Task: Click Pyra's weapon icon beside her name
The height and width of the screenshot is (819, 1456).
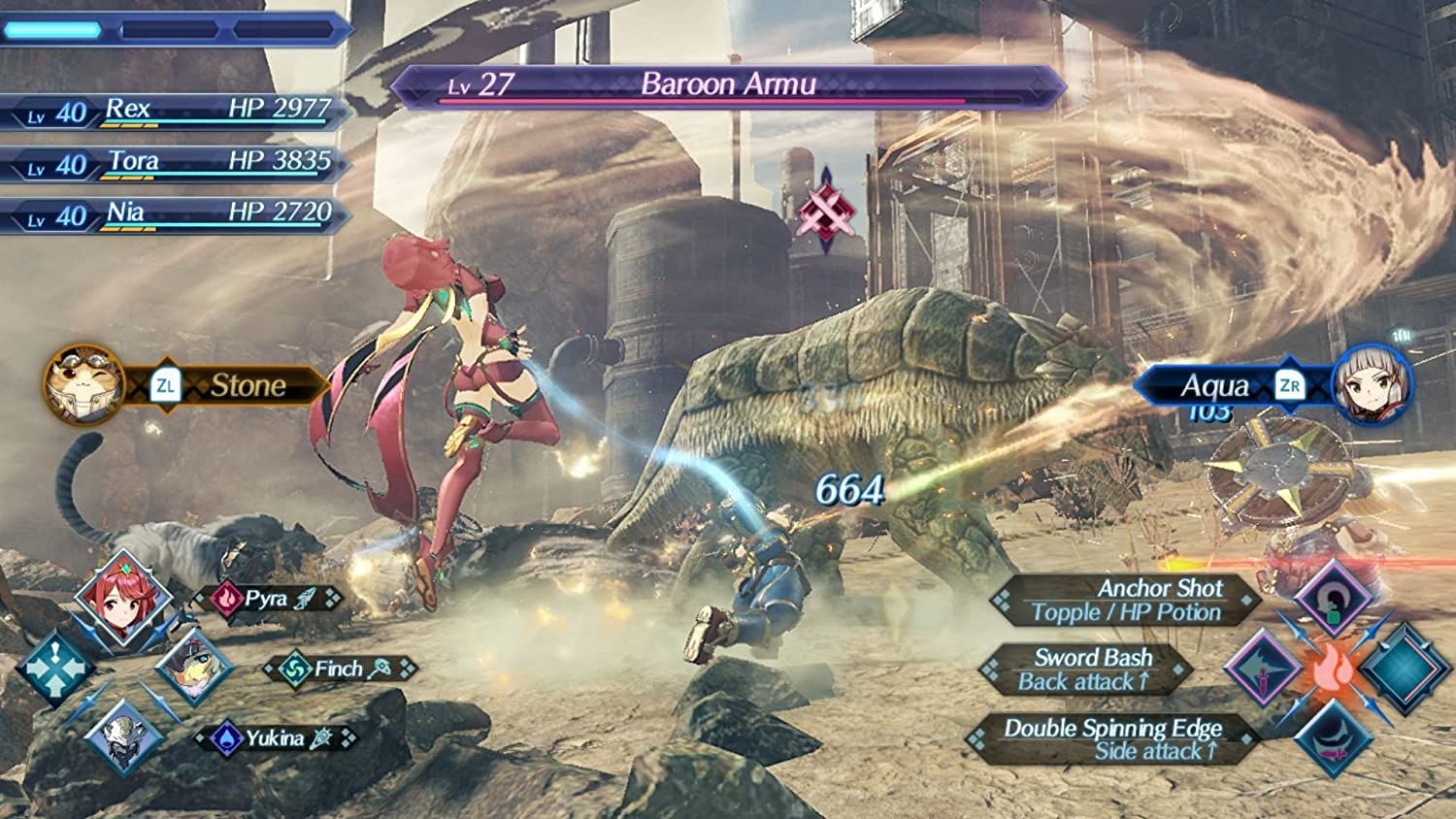Action: 306,600
